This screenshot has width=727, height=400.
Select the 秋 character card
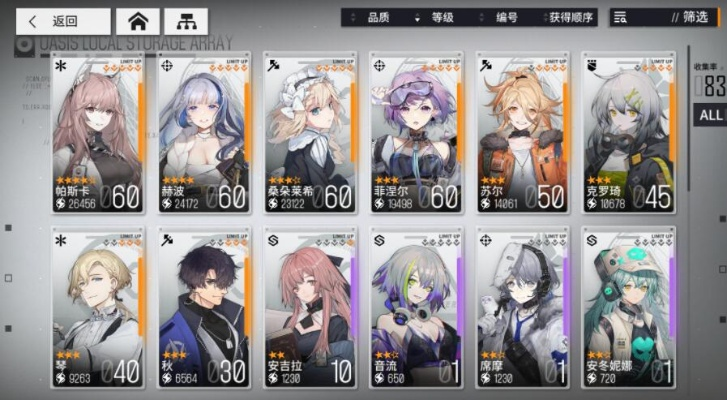tap(204, 310)
